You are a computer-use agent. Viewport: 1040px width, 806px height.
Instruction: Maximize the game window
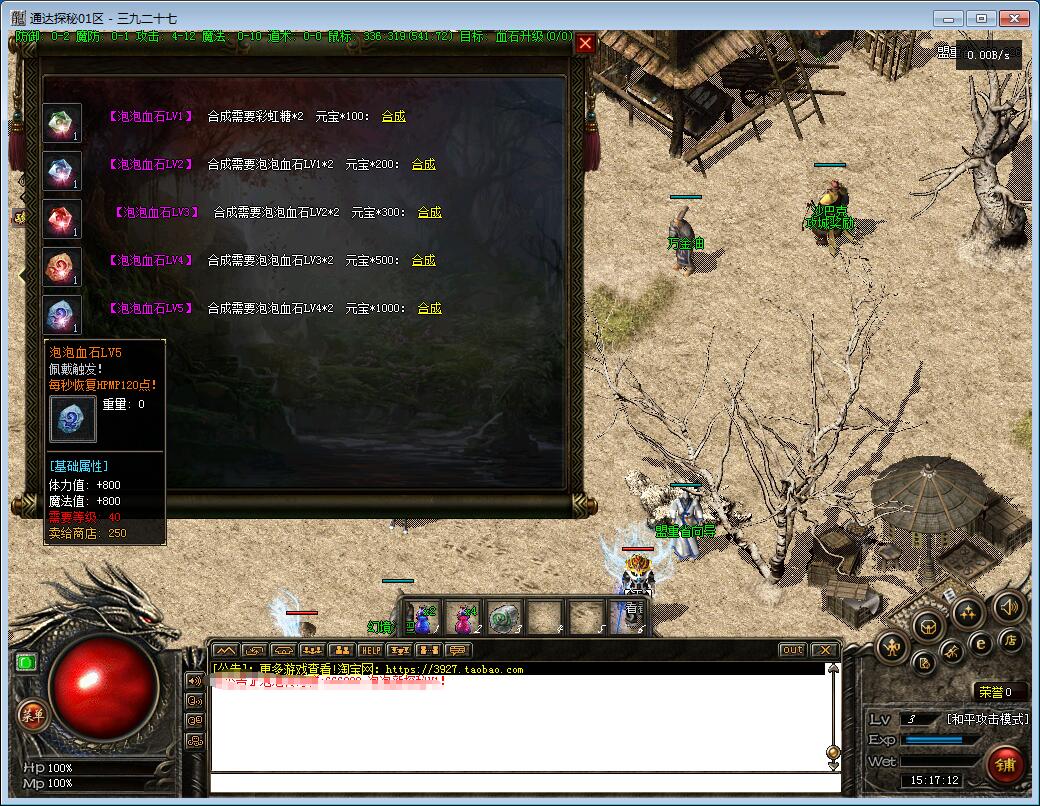pos(982,18)
